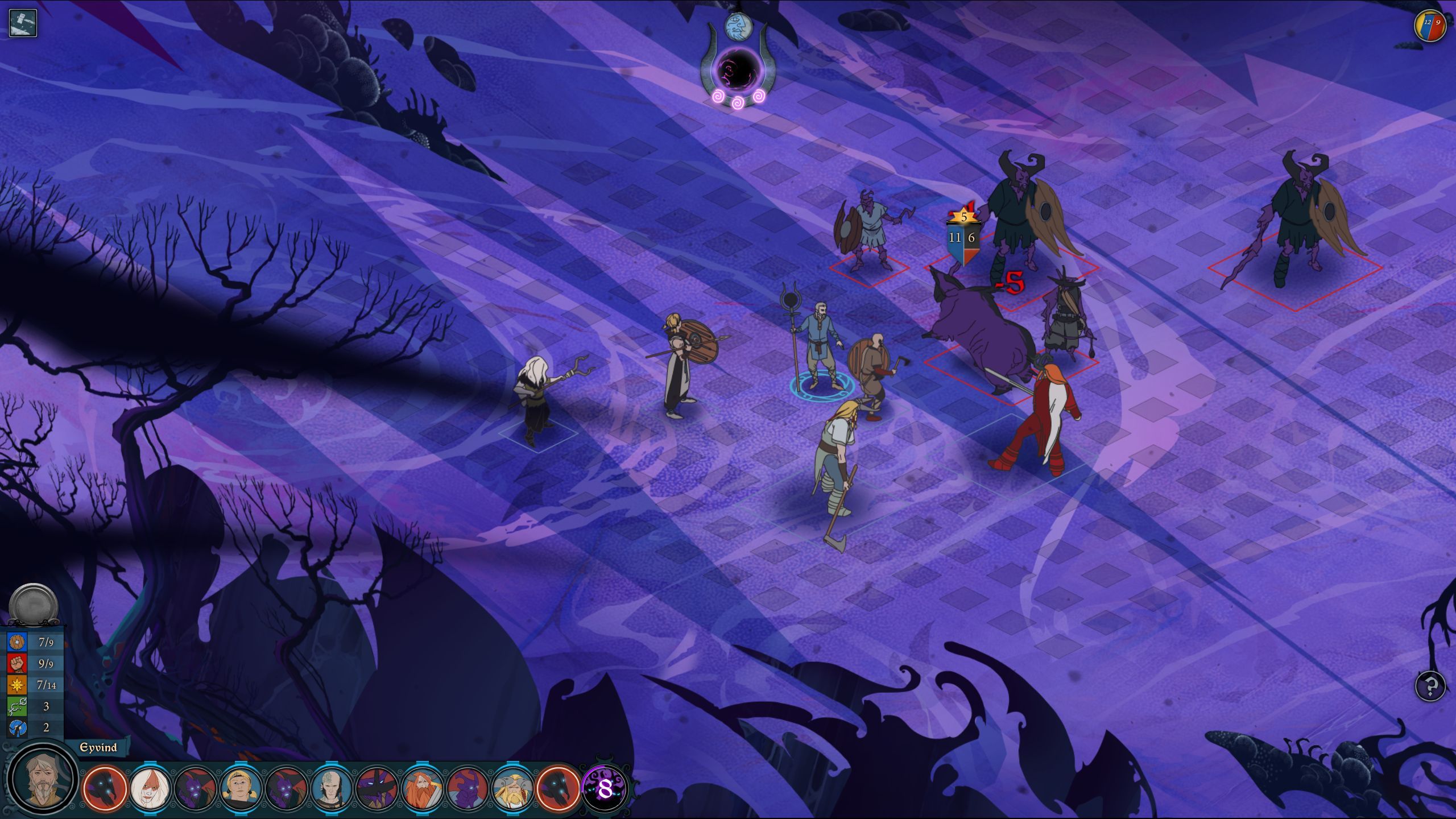The width and height of the screenshot is (1456, 819).
Task: Click the empty grey item disc
Action: pyautogui.click(x=34, y=605)
